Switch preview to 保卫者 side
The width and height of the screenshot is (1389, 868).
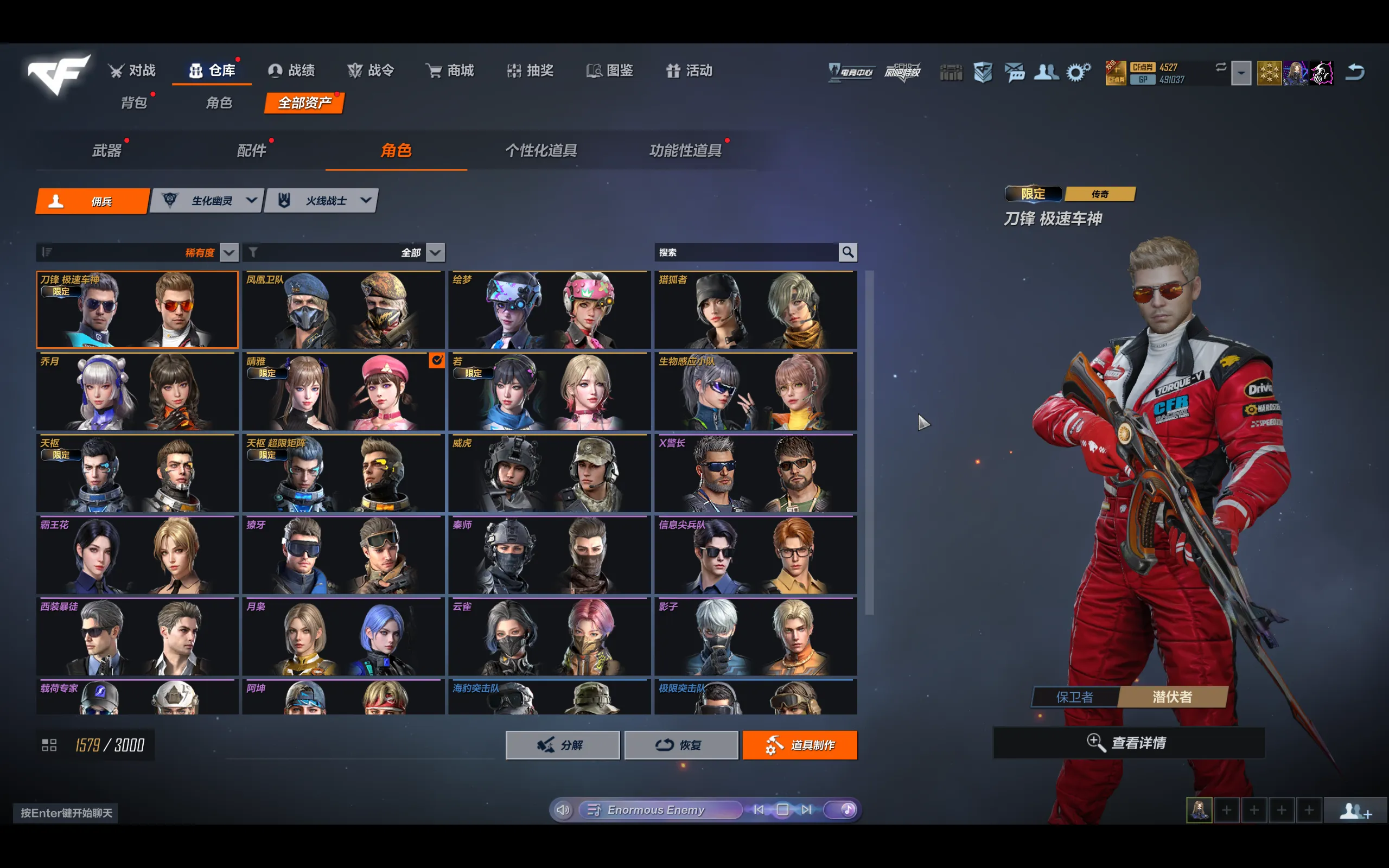pyautogui.click(x=1074, y=697)
